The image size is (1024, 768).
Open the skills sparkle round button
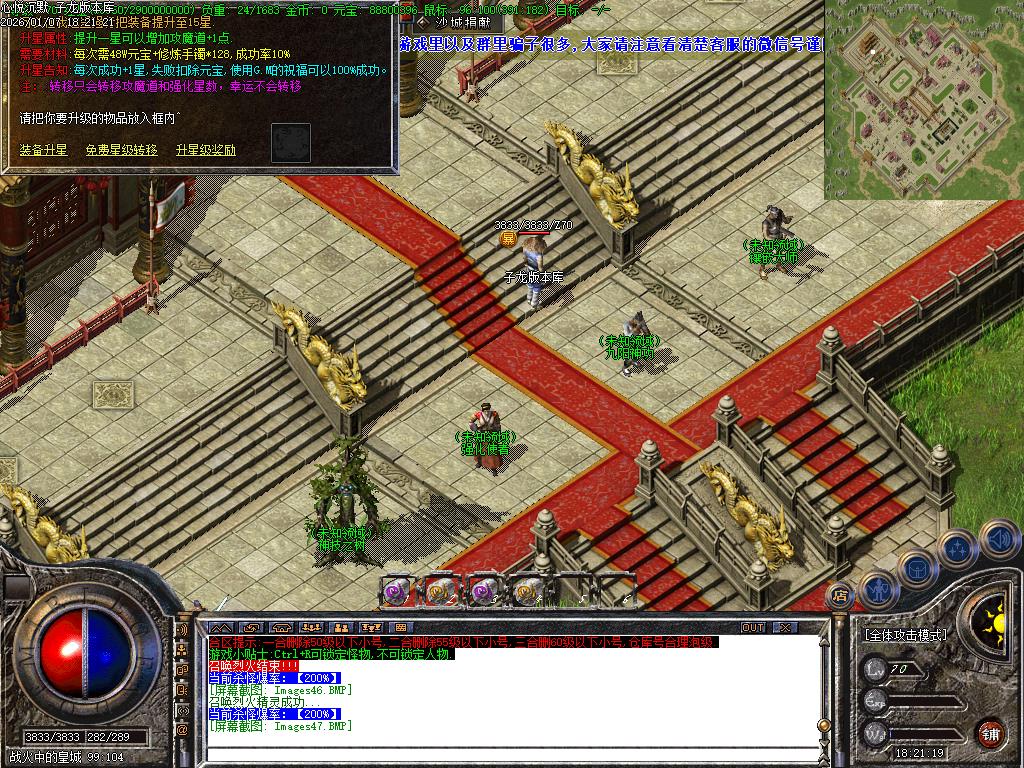[x=957, y=548]
